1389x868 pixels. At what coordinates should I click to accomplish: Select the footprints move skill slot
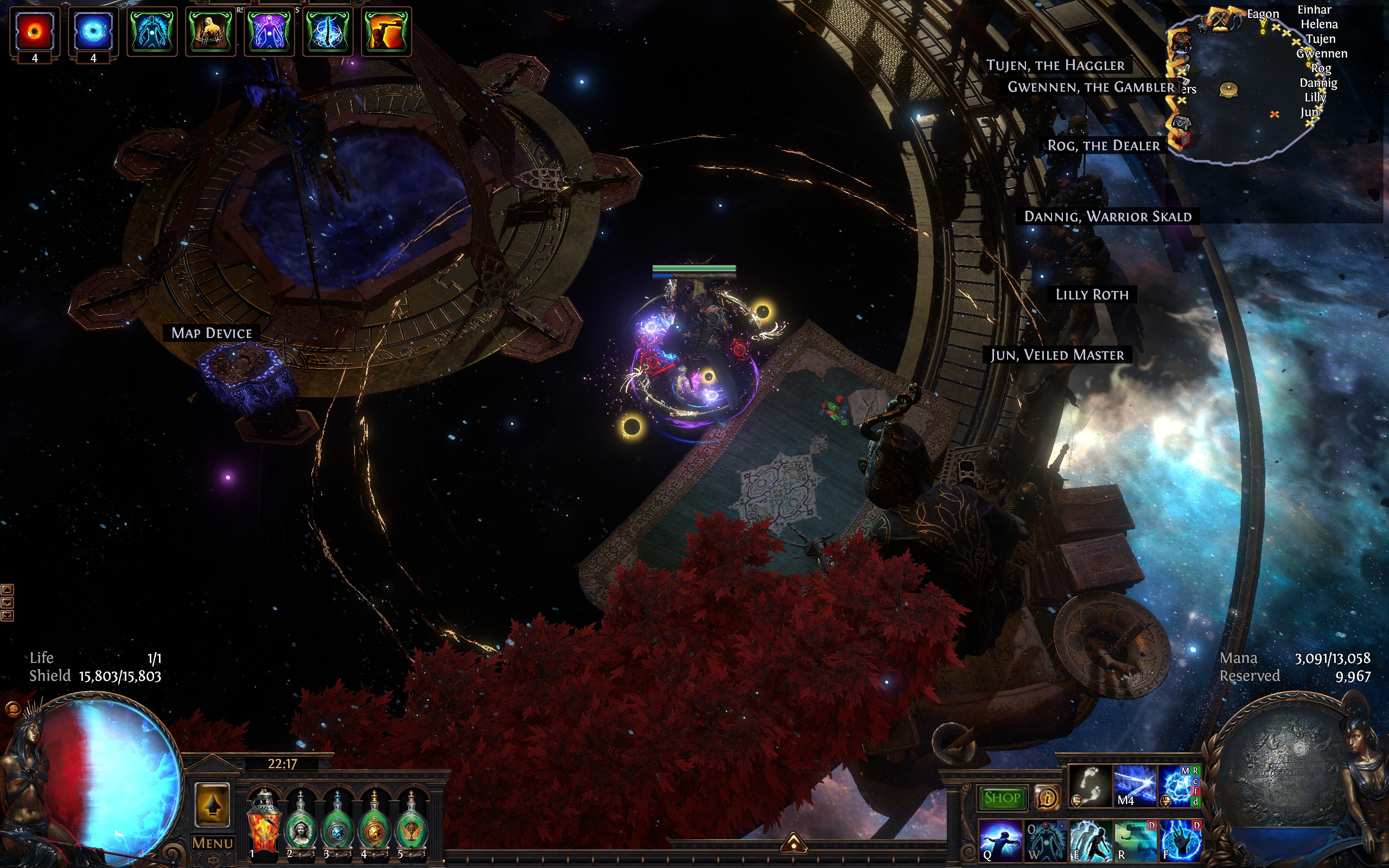1089,787
